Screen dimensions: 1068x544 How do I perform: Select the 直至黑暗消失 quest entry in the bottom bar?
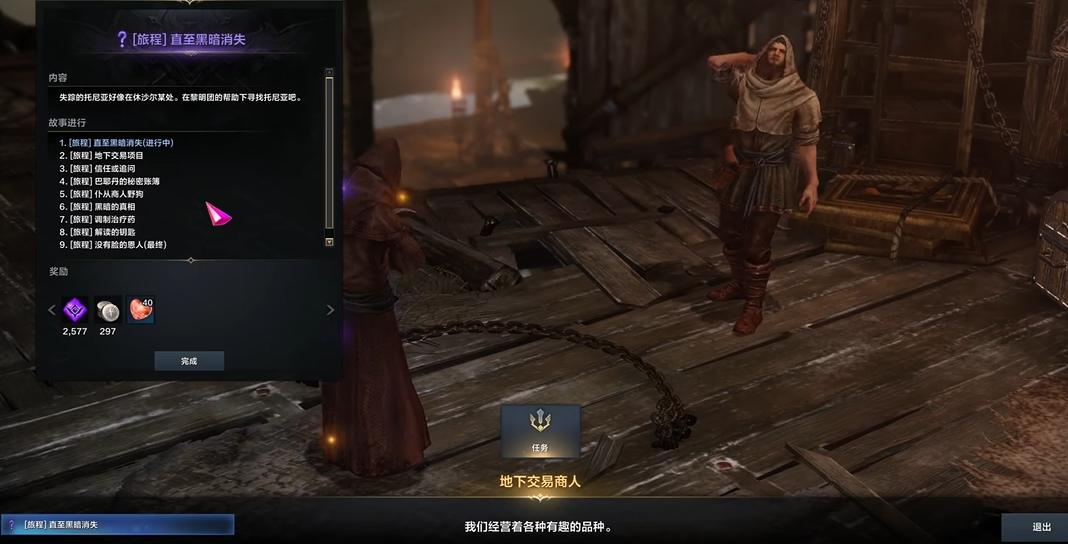pos(117,524)
